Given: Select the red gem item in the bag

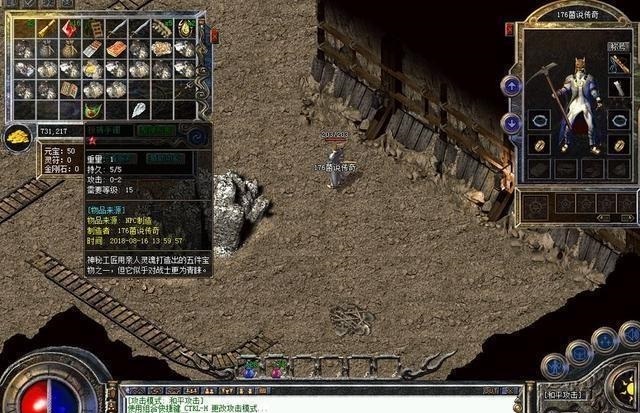Looking at the screenshot, I should 69,29.
